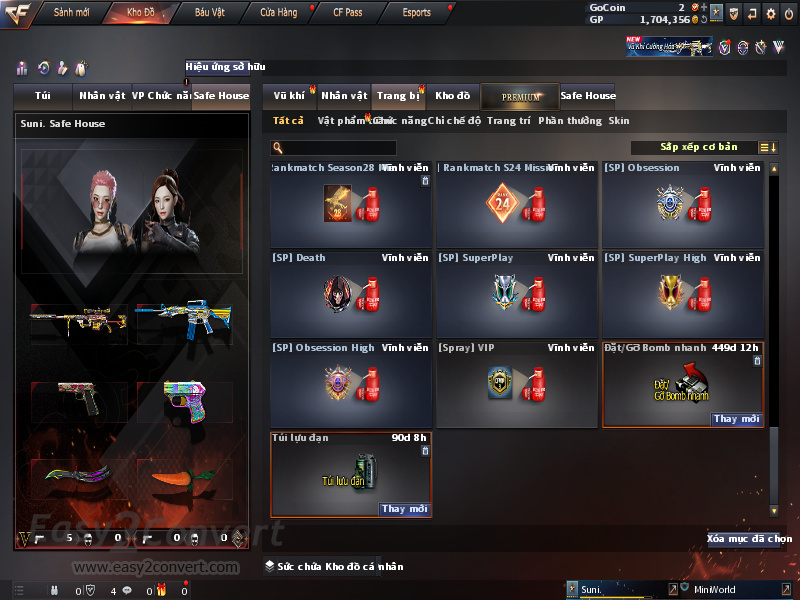The image size is (800, 600).
Task: Open the Cửa Hàng shop
Action: (x=278, y=12)
